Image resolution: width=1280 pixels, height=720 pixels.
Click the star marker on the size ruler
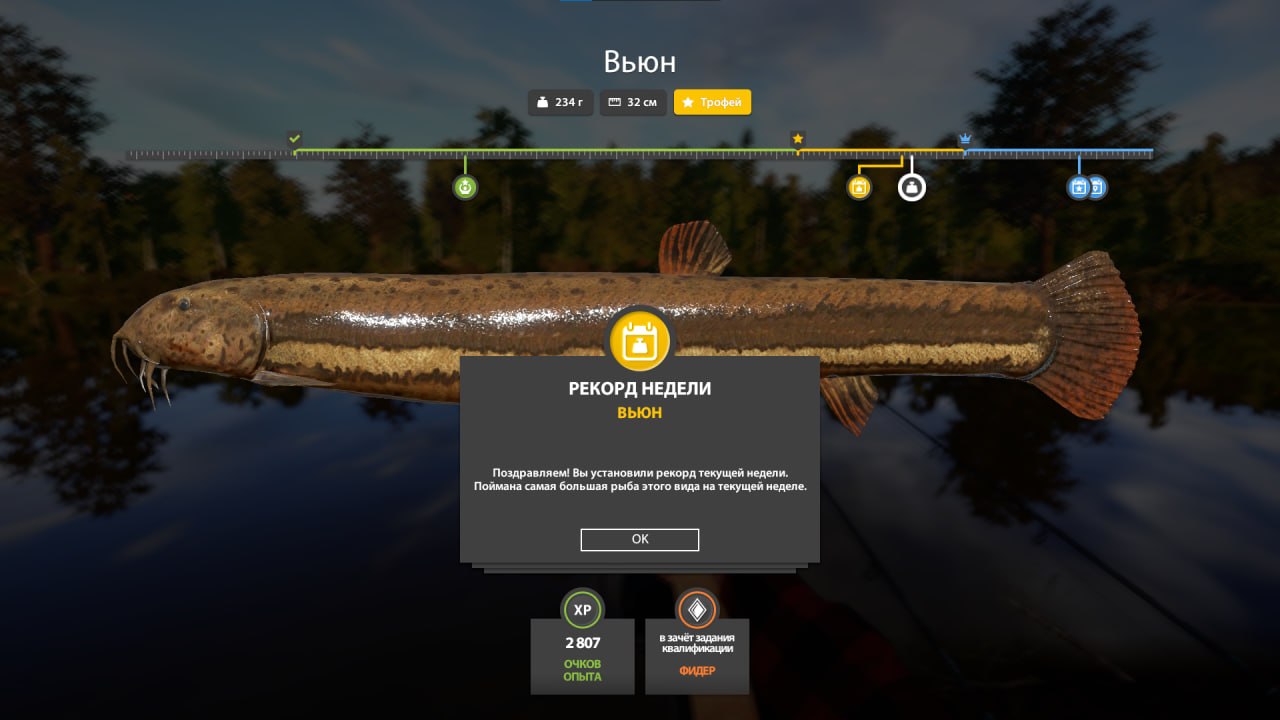798,139
